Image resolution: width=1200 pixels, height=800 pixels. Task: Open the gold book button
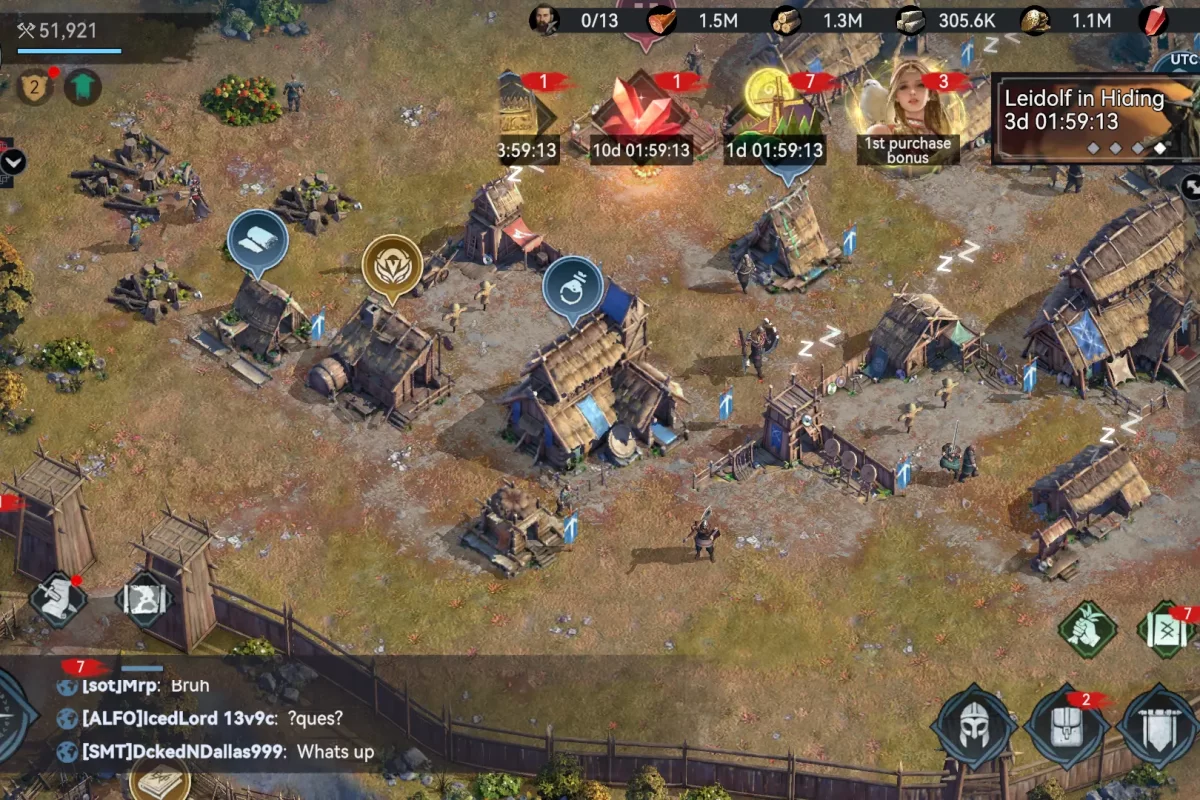tap(160, 782)
